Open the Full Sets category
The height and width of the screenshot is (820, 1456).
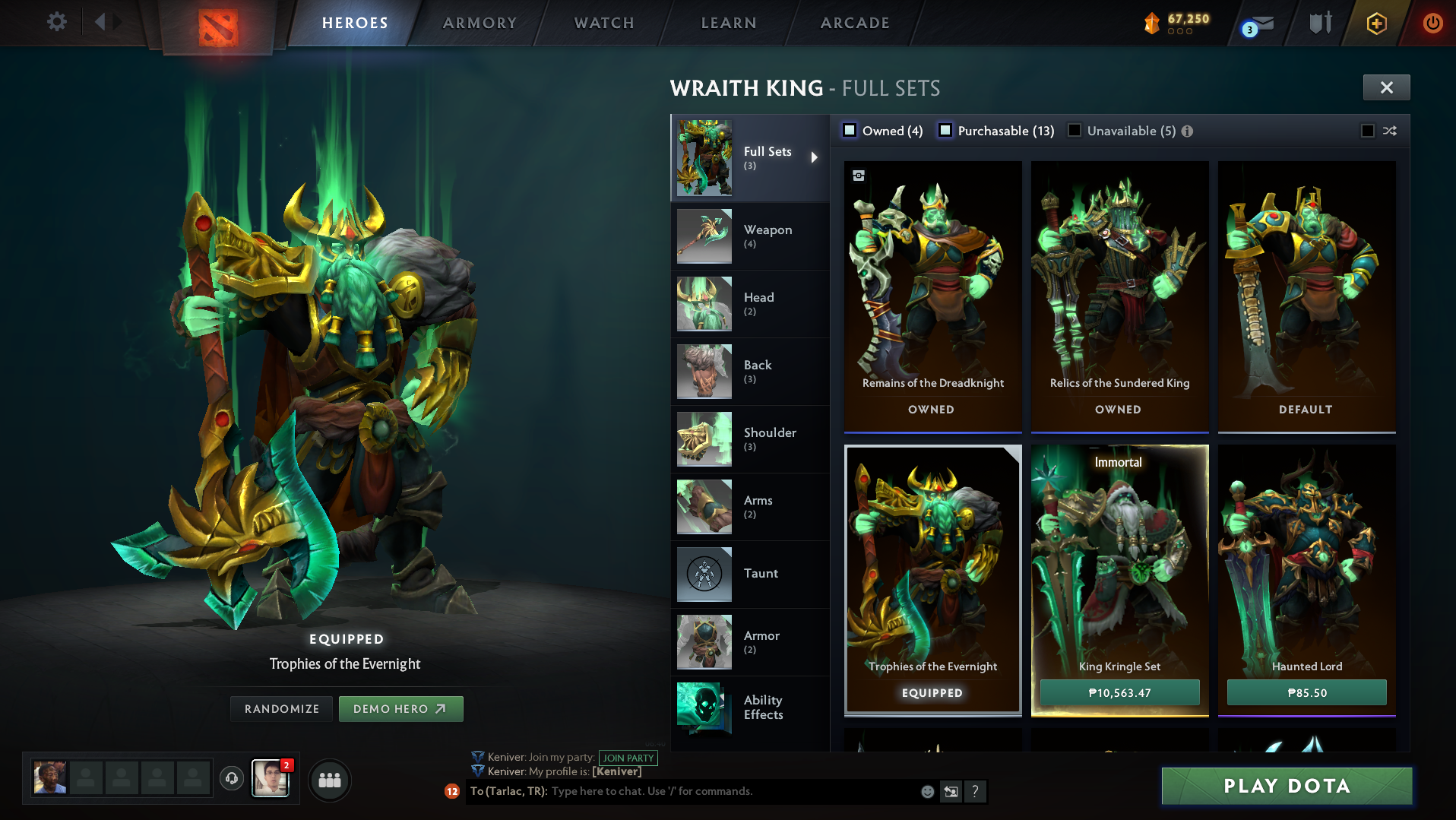click(x=749, y=157)
